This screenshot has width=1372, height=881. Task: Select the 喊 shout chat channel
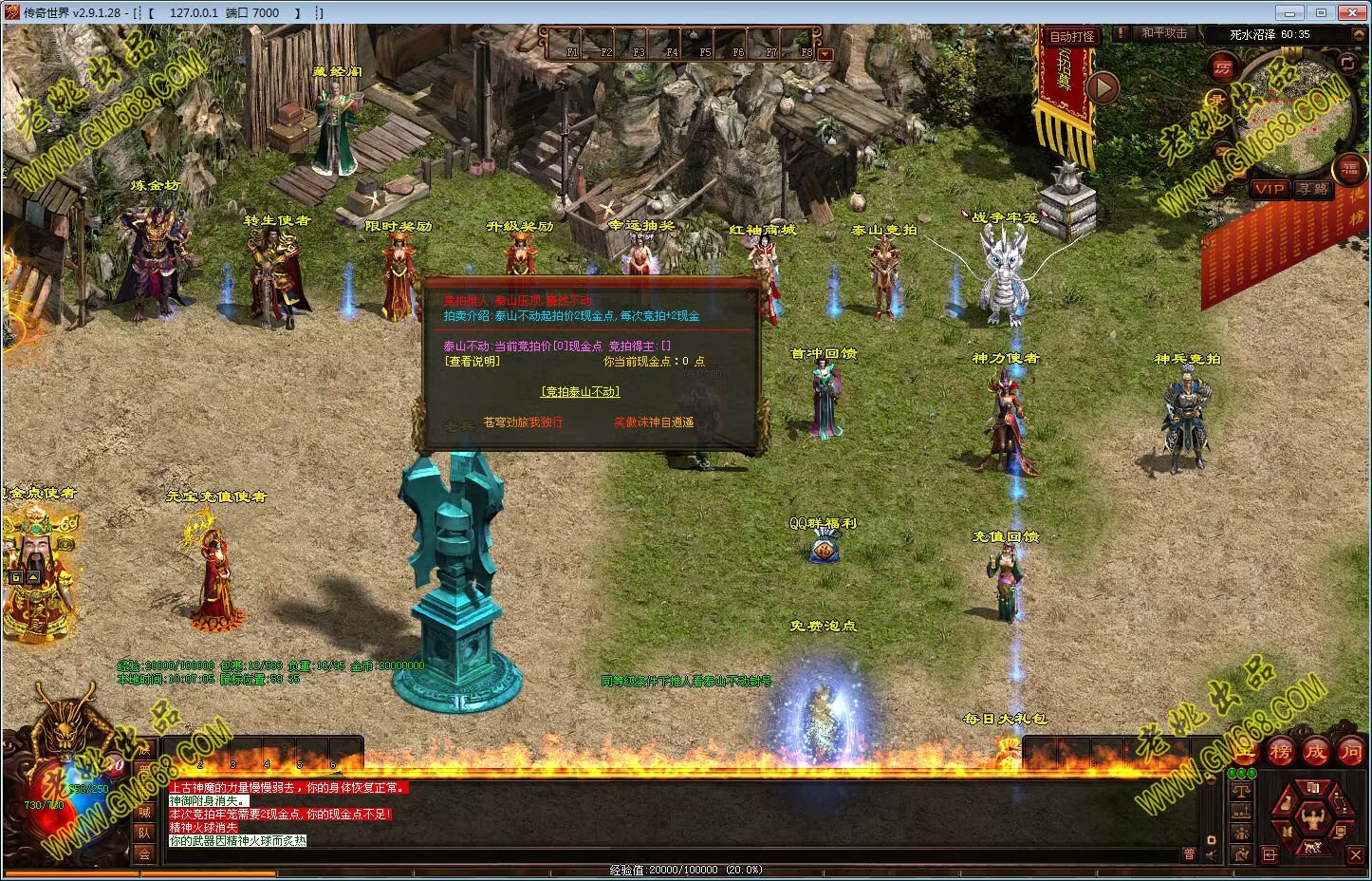[144, 812]
